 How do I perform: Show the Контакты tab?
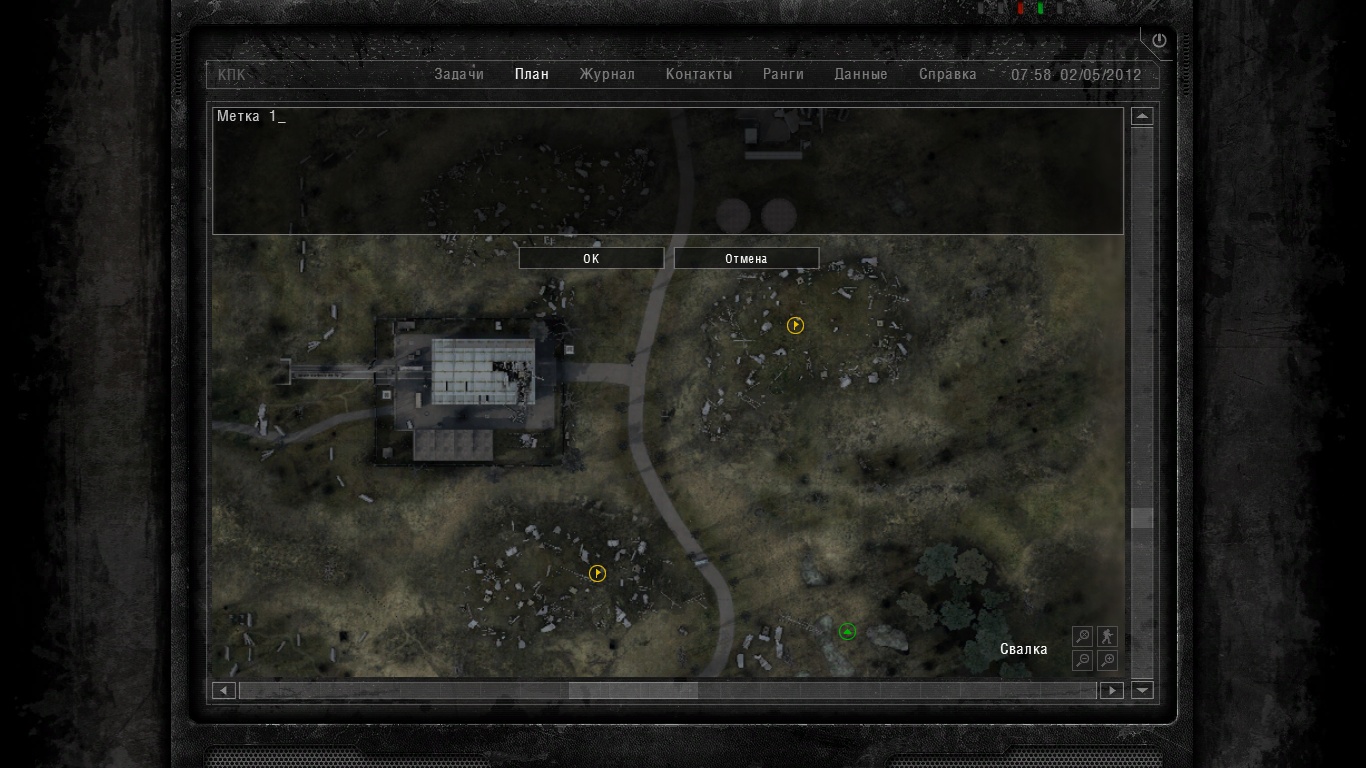[x=699, y=74]
